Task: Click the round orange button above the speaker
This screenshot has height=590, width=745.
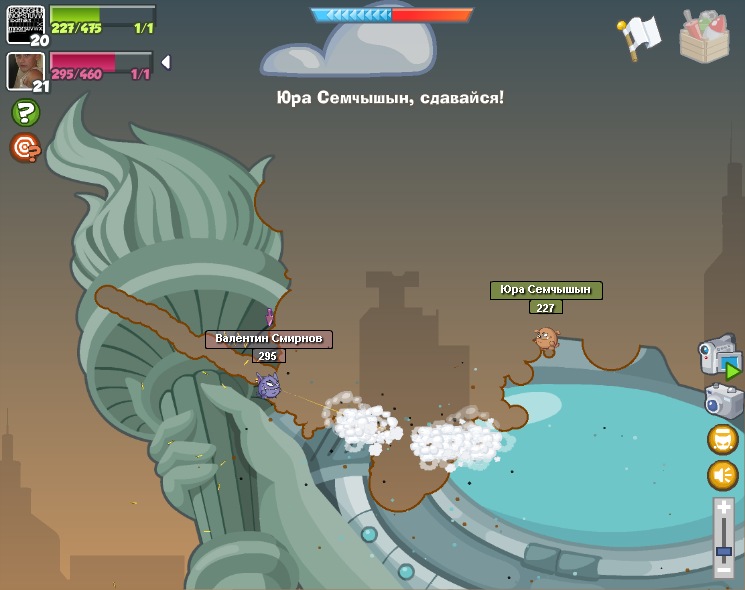Action: pyautogui.click(x=723, y=439)
